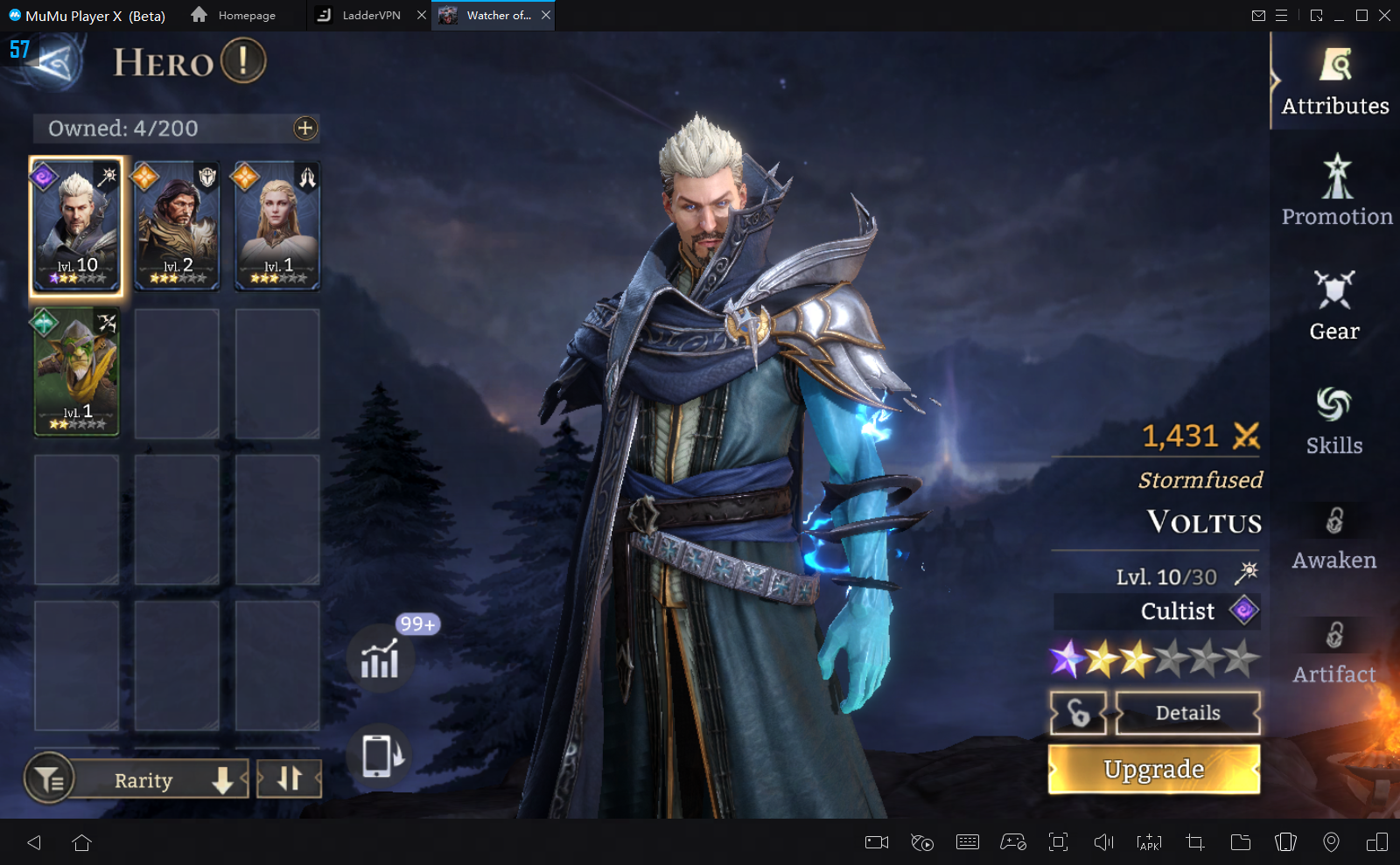1400x865 pixels.
Task: Click the gold Upgrade button
Action: pos(1154,769)
